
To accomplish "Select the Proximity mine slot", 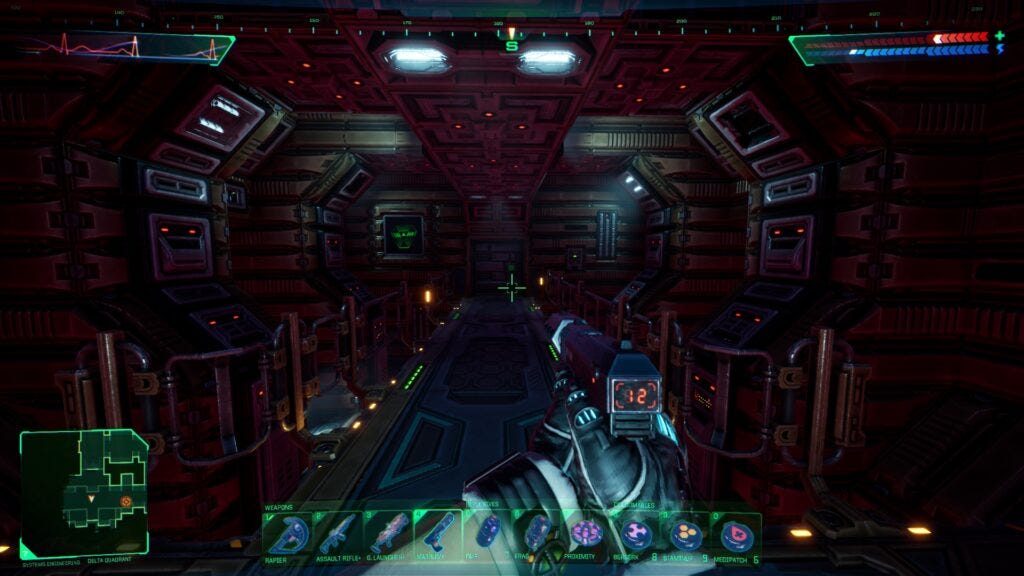I will [x=586, y=533].
